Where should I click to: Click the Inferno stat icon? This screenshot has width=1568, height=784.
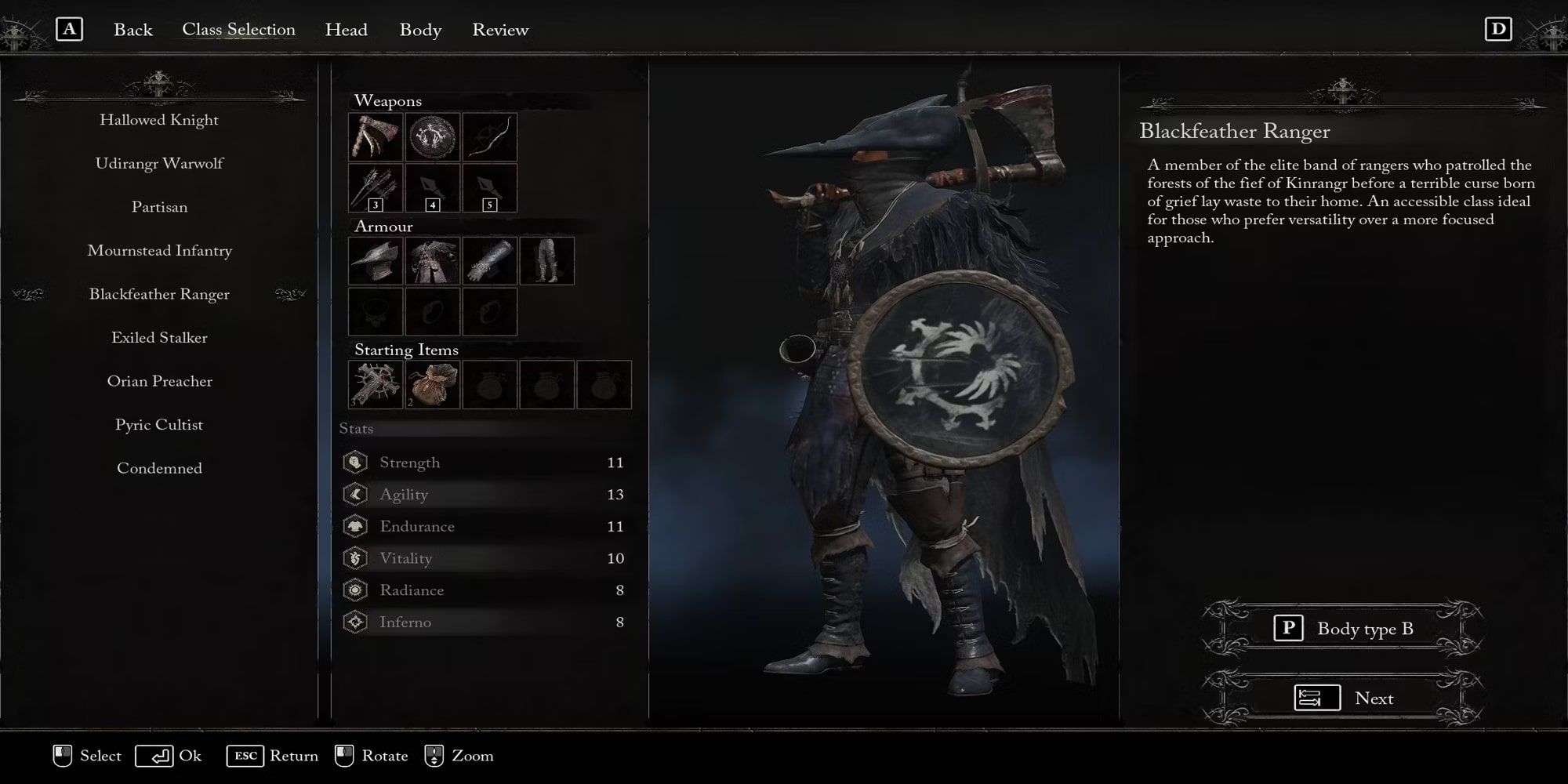pos(355,621)
